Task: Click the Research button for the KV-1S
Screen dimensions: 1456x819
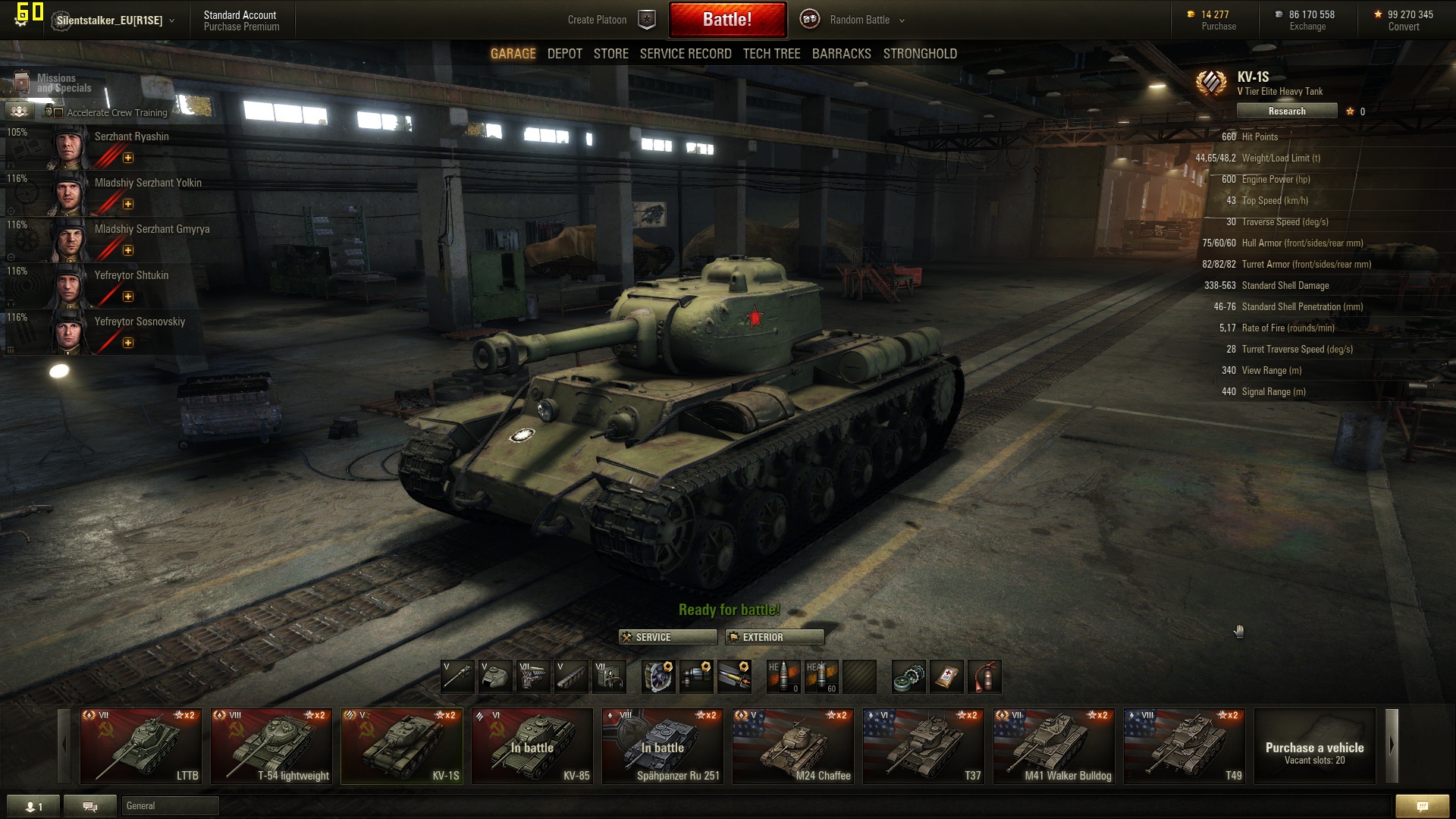Action: pos(1286,111)
